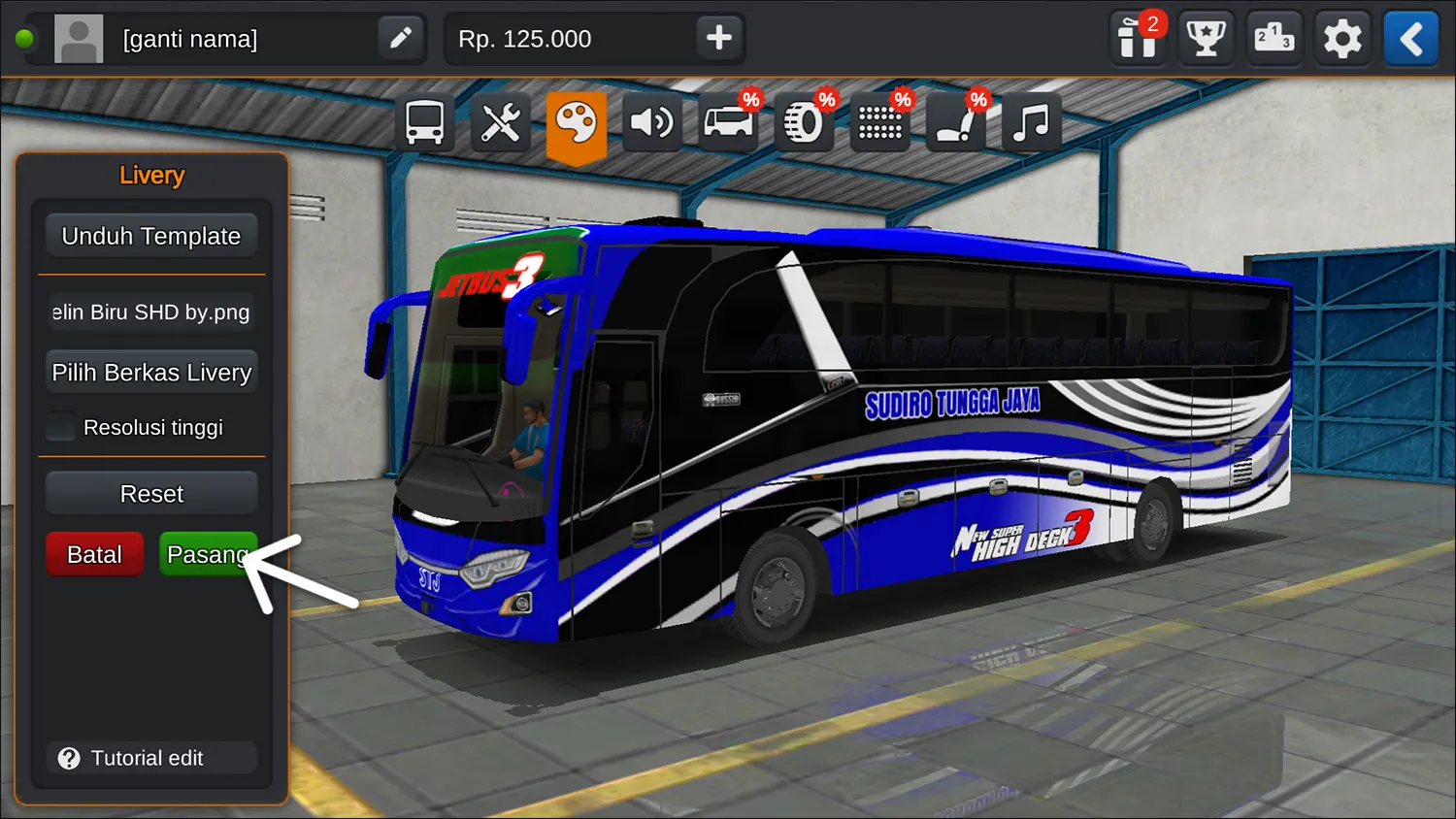Open the wheel rim tab
Screen dimensions: 1456x819
[804, 123]
